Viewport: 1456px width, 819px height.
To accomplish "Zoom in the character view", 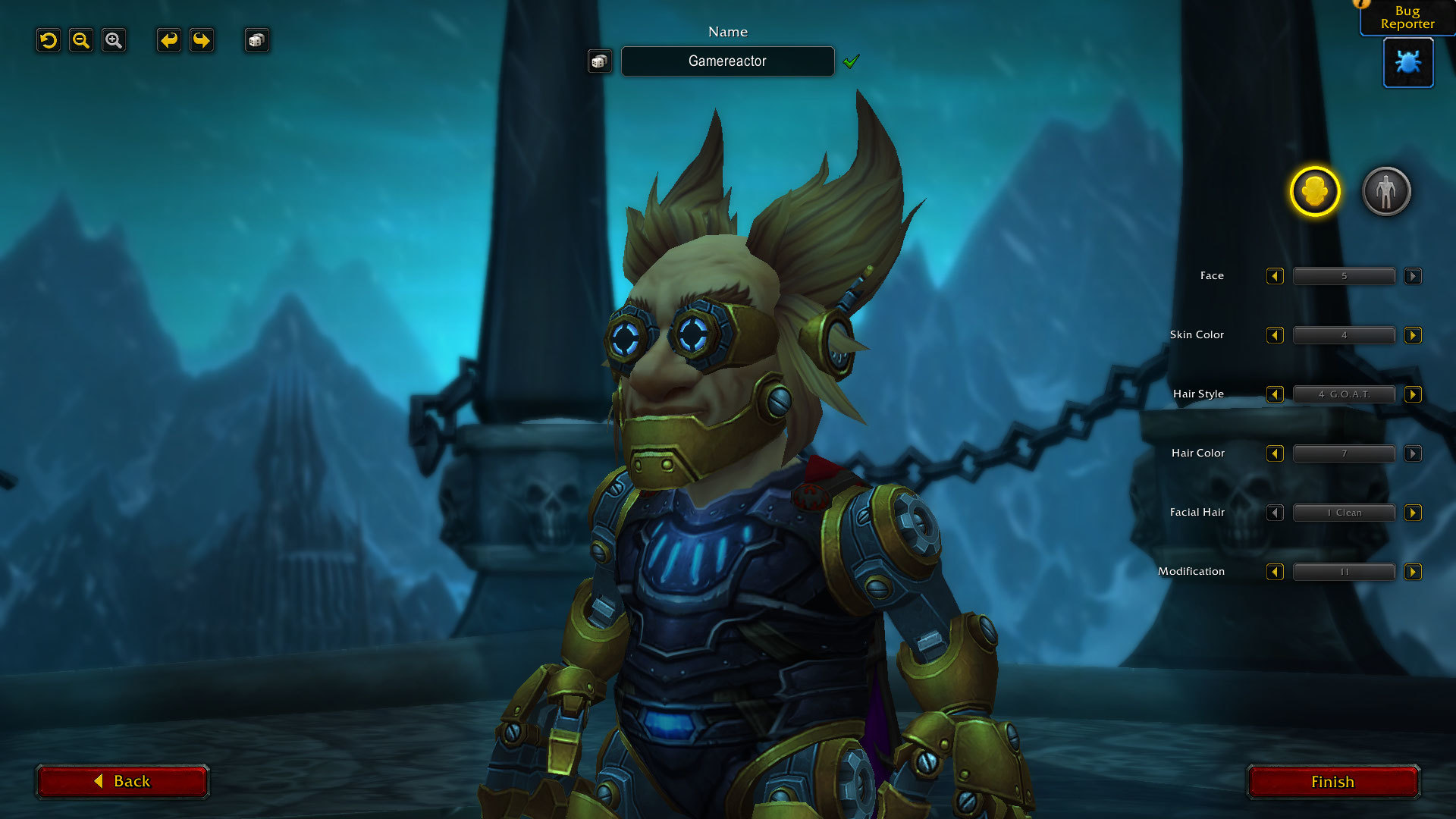I will click(x=114, y=40).
